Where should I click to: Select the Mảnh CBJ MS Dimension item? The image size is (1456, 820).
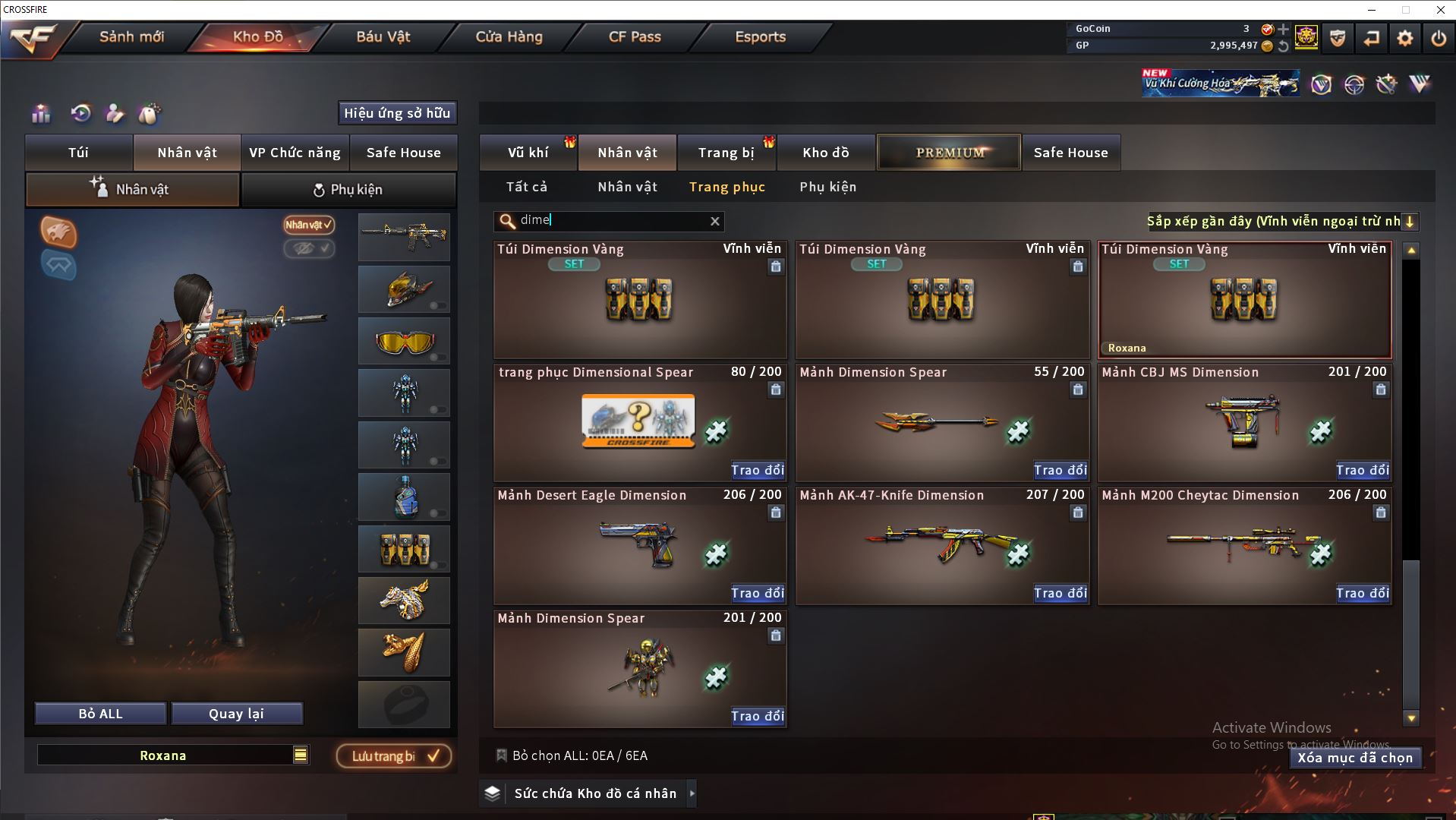[x=1244, y=422]
